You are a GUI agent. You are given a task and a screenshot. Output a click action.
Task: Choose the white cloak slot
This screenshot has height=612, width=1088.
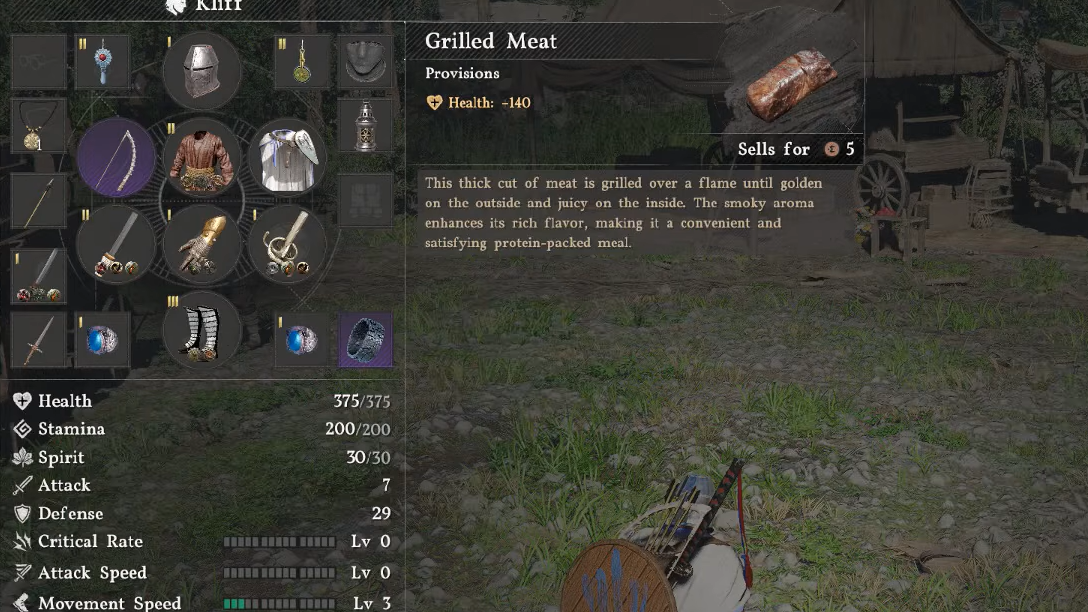tap(287, 158)
